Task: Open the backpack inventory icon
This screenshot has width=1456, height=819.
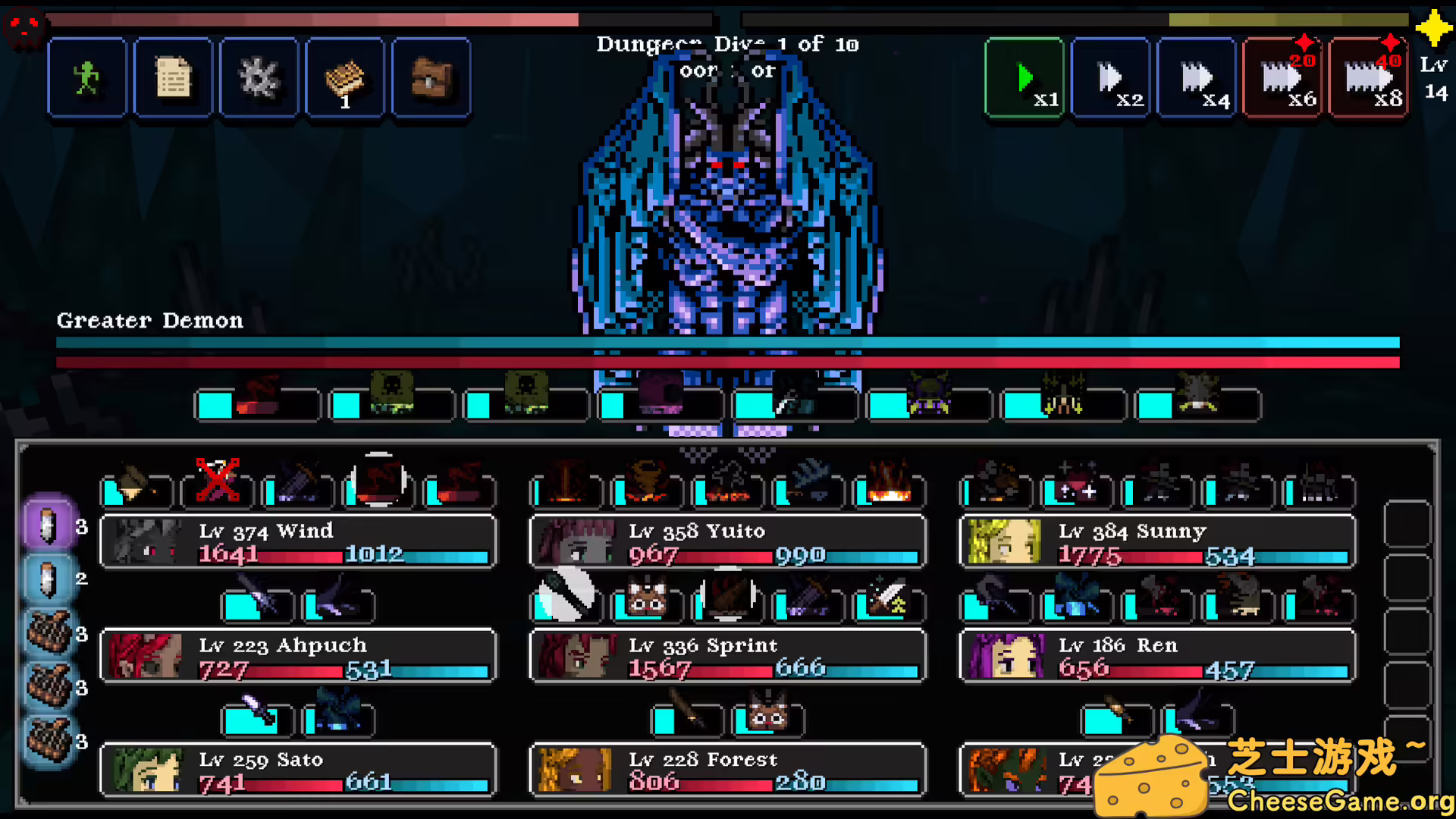Action: (x=431, y=77)
